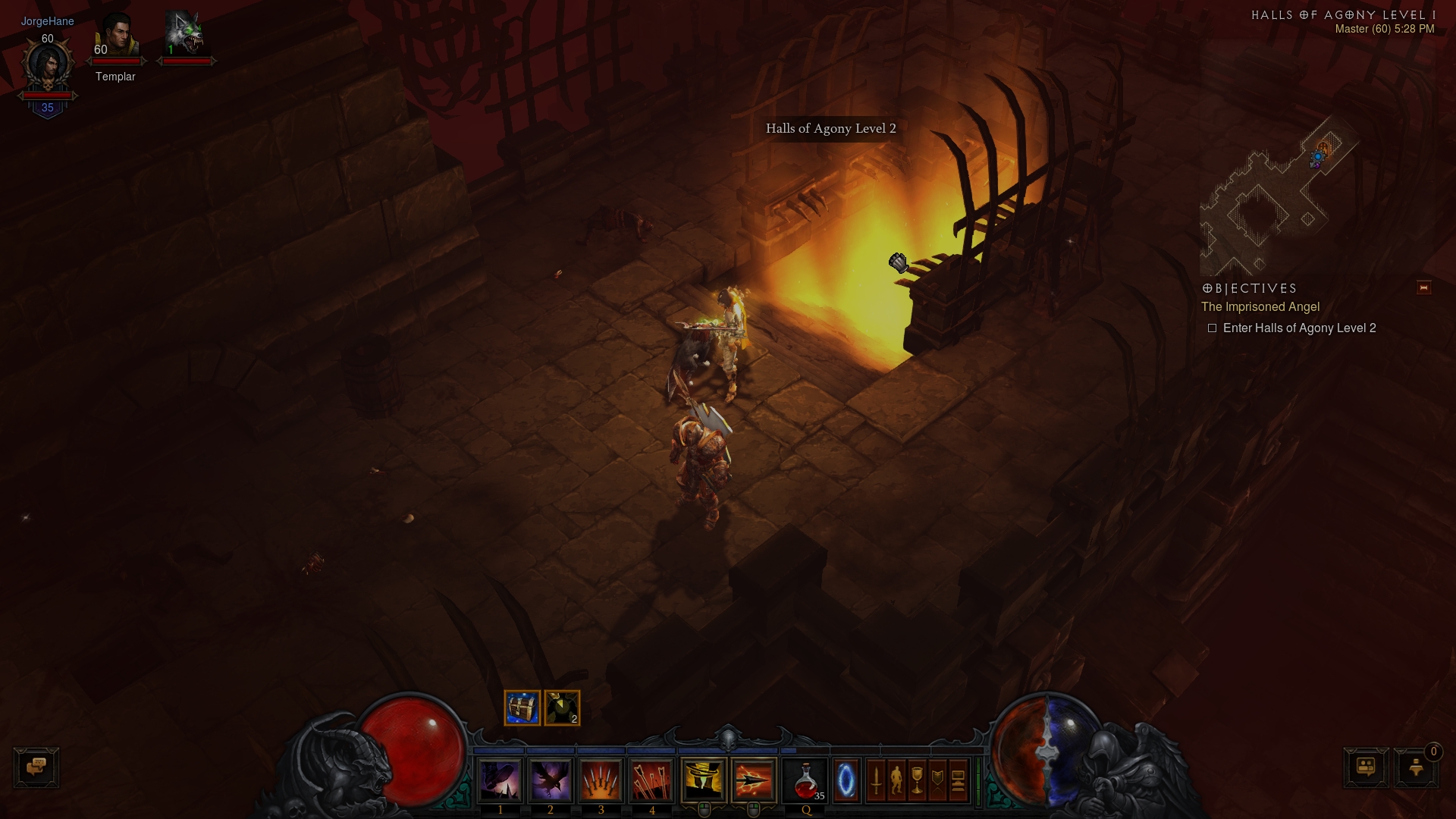The image size is (1456, 819).
Task: Open the golden chalice achievements button
Action: [x=917, y=780]
